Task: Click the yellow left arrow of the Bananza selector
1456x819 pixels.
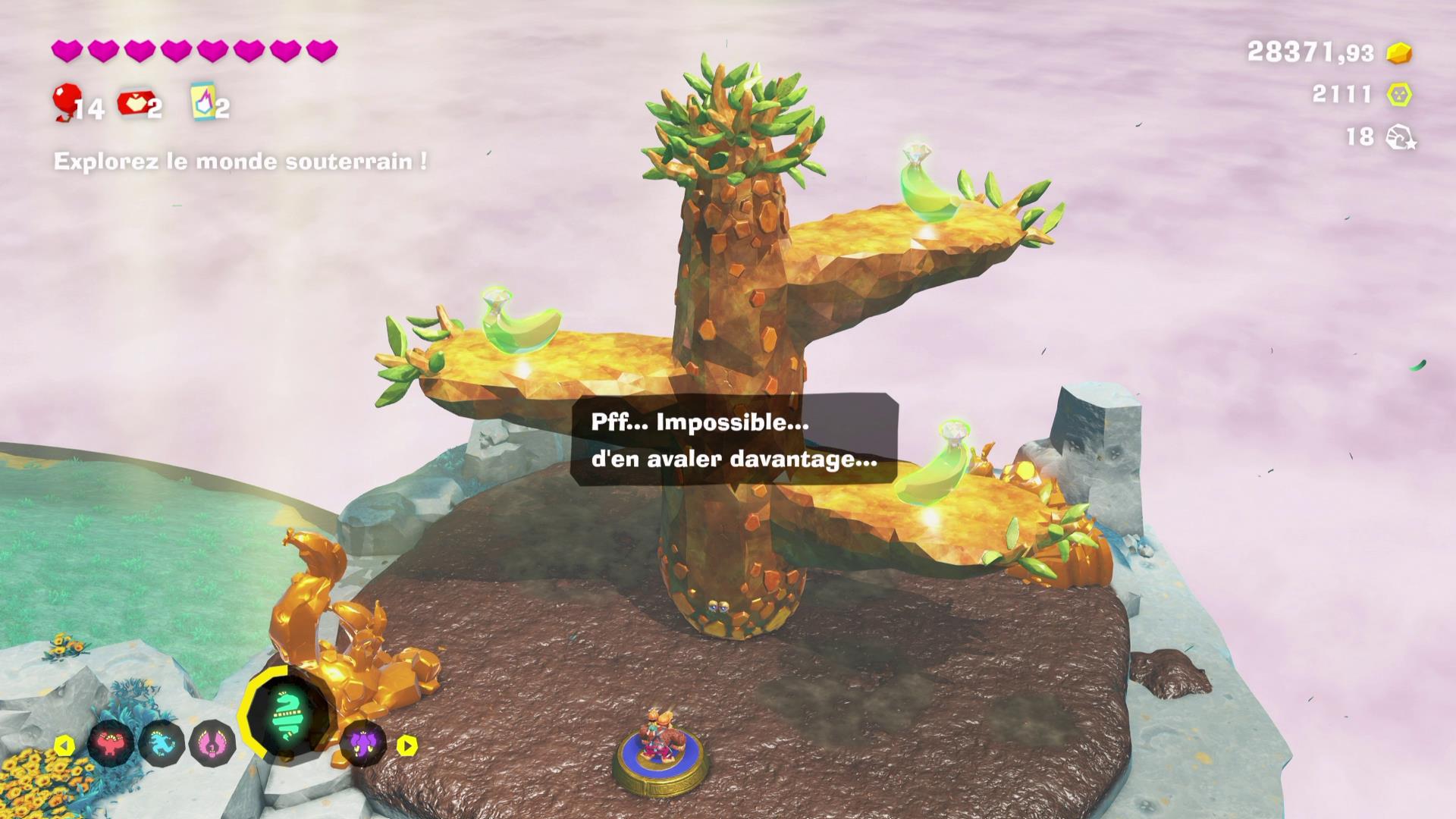Action: point(64,745)
